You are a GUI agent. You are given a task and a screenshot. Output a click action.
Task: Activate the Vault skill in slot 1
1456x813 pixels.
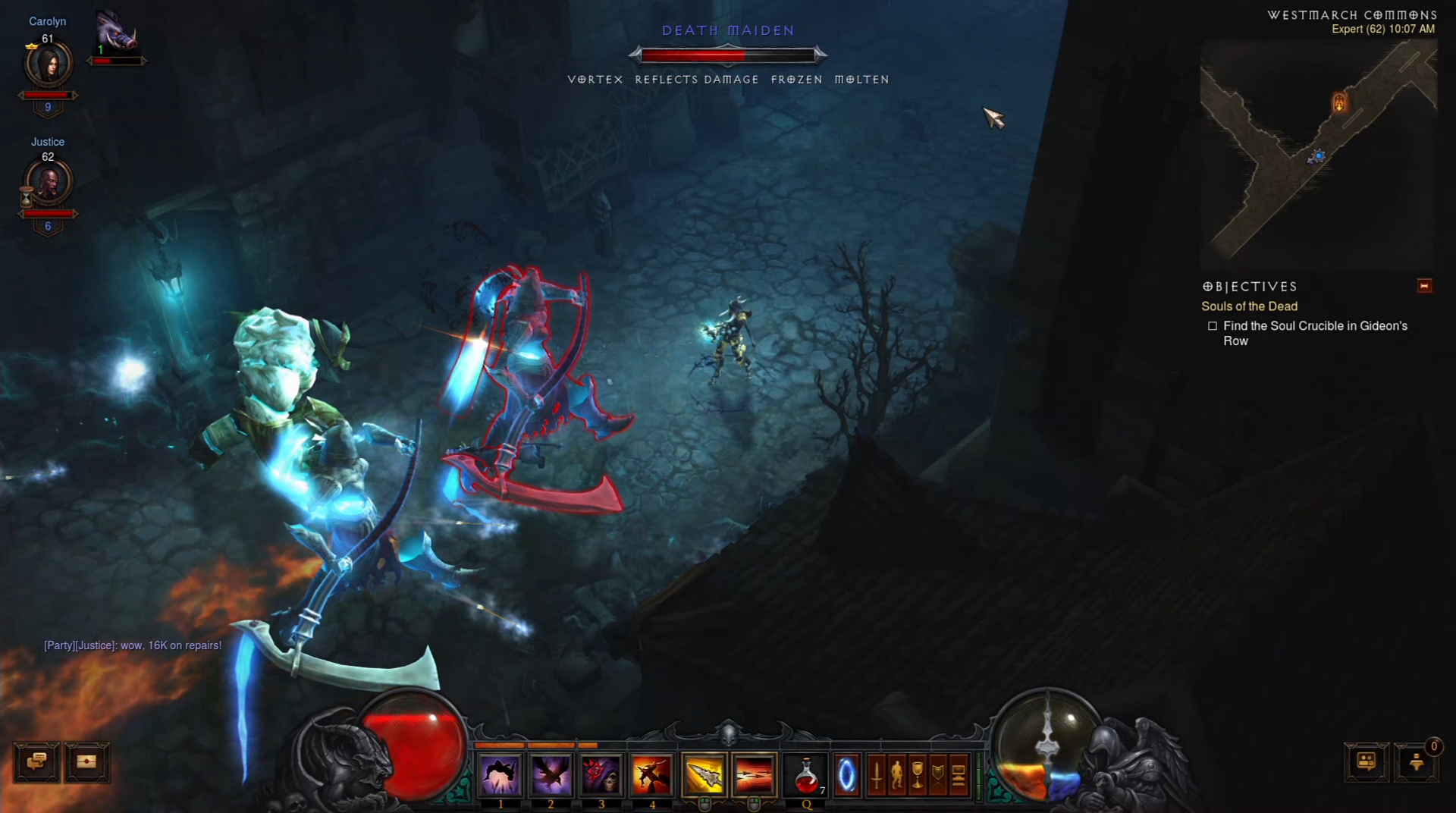500,775
